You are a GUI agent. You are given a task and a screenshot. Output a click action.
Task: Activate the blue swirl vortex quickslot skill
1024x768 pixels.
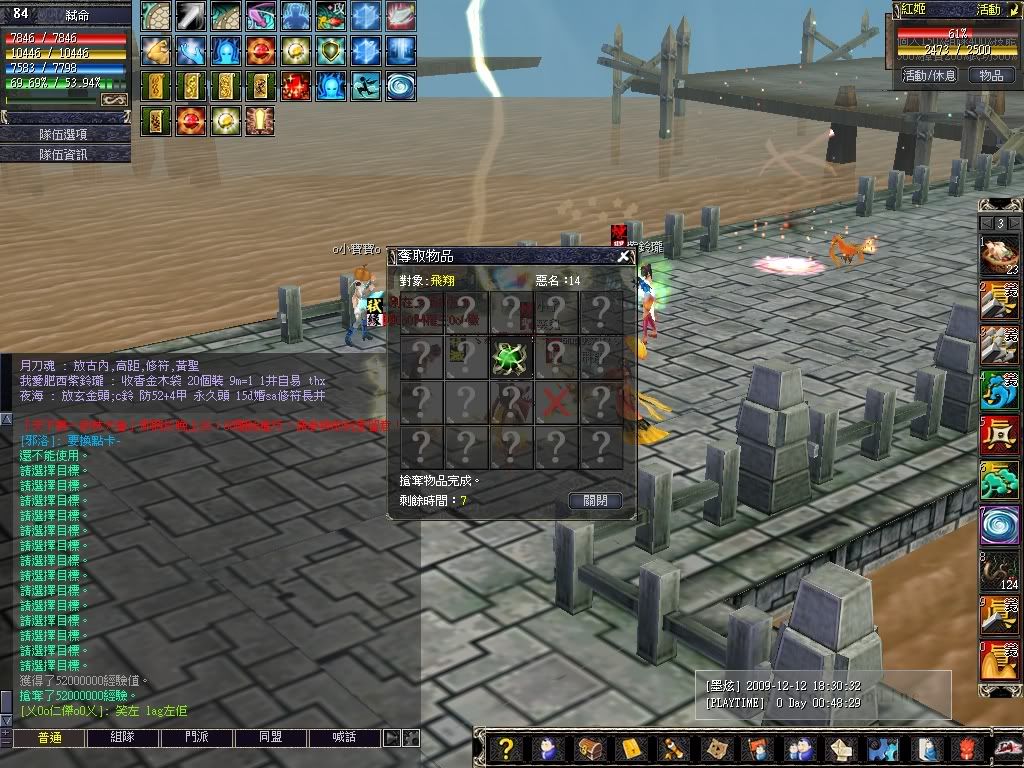click(x=999, y=525)
